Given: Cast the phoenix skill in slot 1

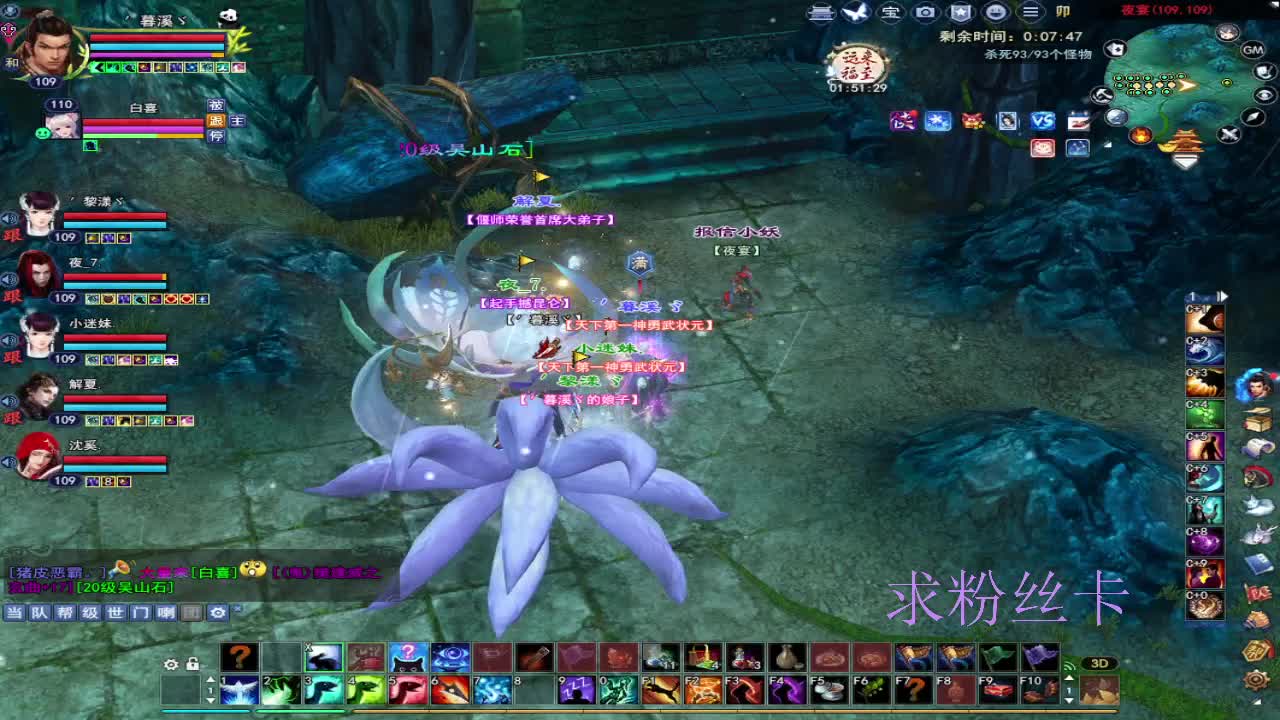Looking at the screenshot, I should (x=237, y=689).
